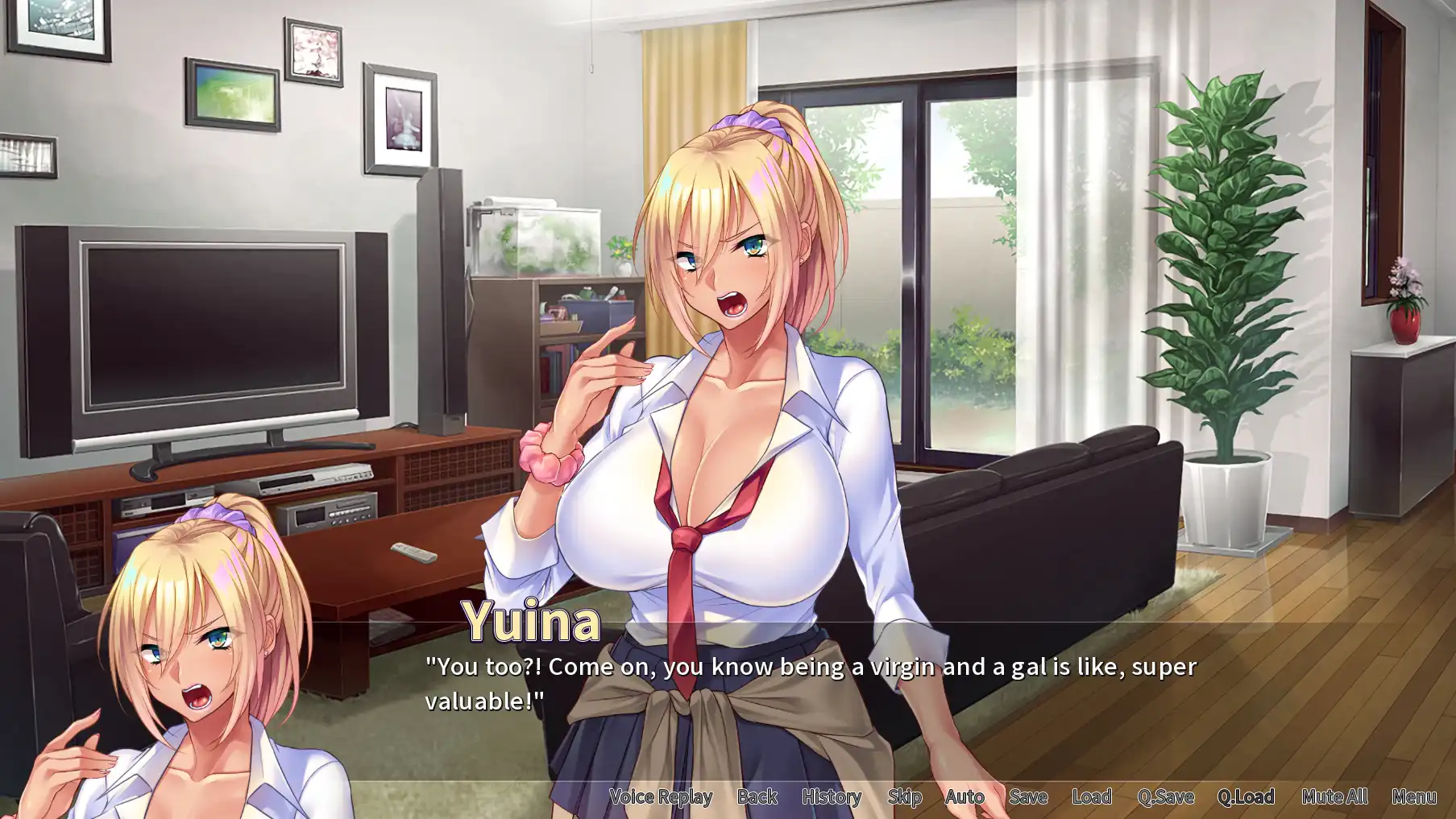
Task: Quick save with Q.Save
Action: click(1165, 796)
